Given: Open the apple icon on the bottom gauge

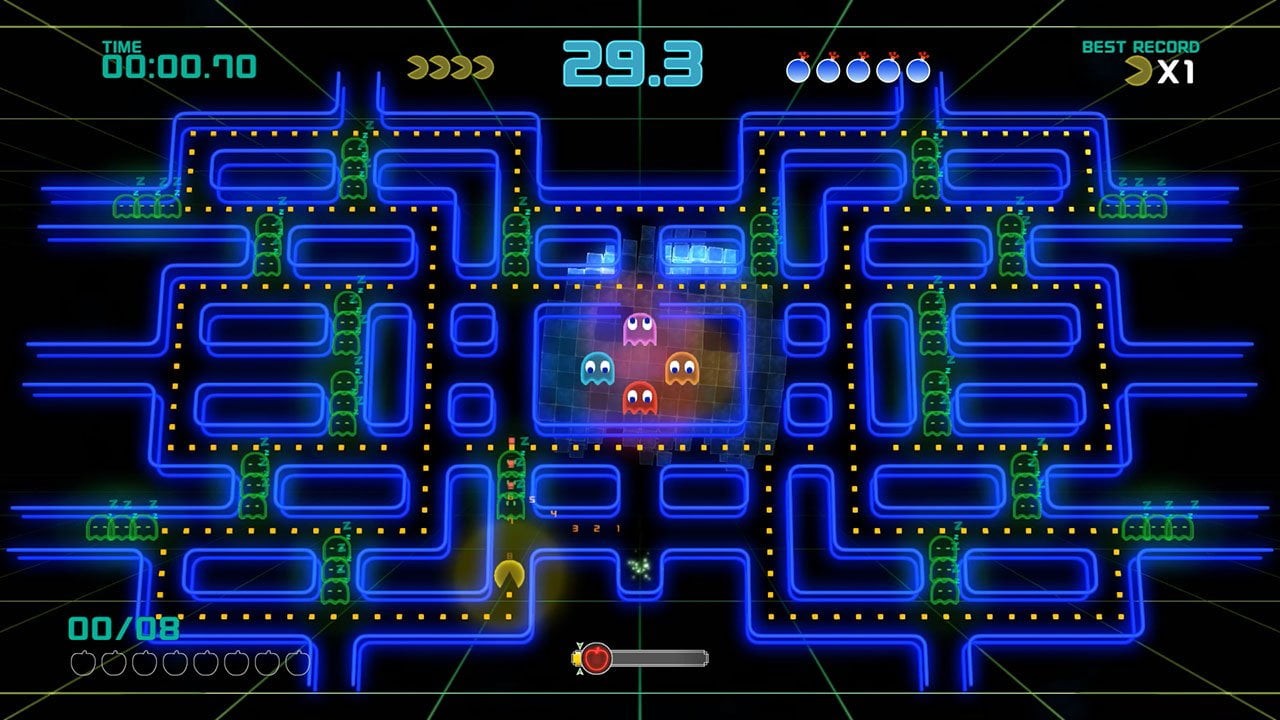Looking at the screenshot, I should (x=595, y=659).
